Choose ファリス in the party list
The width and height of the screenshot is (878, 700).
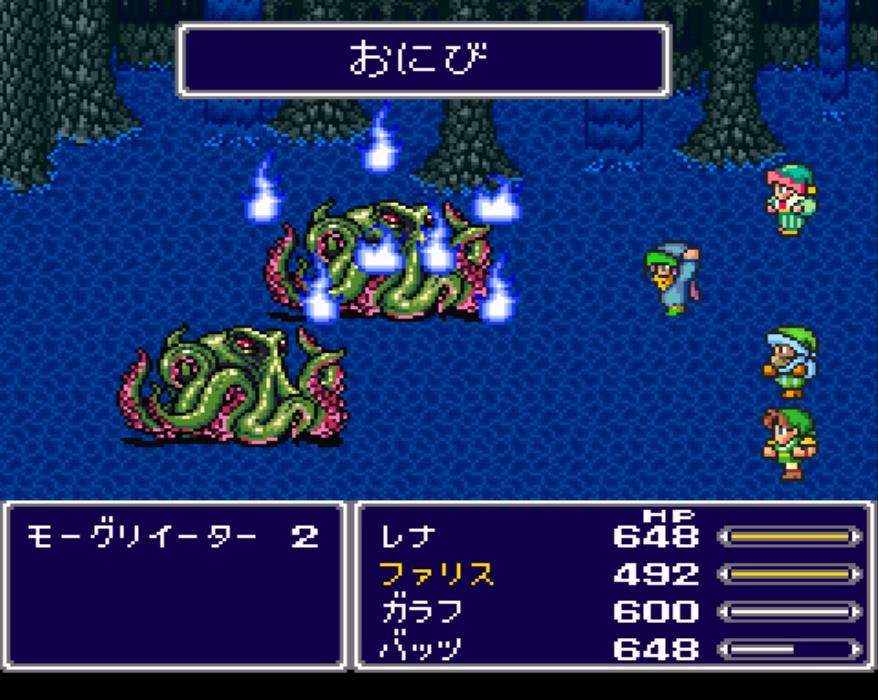click(x=436, y=574)
